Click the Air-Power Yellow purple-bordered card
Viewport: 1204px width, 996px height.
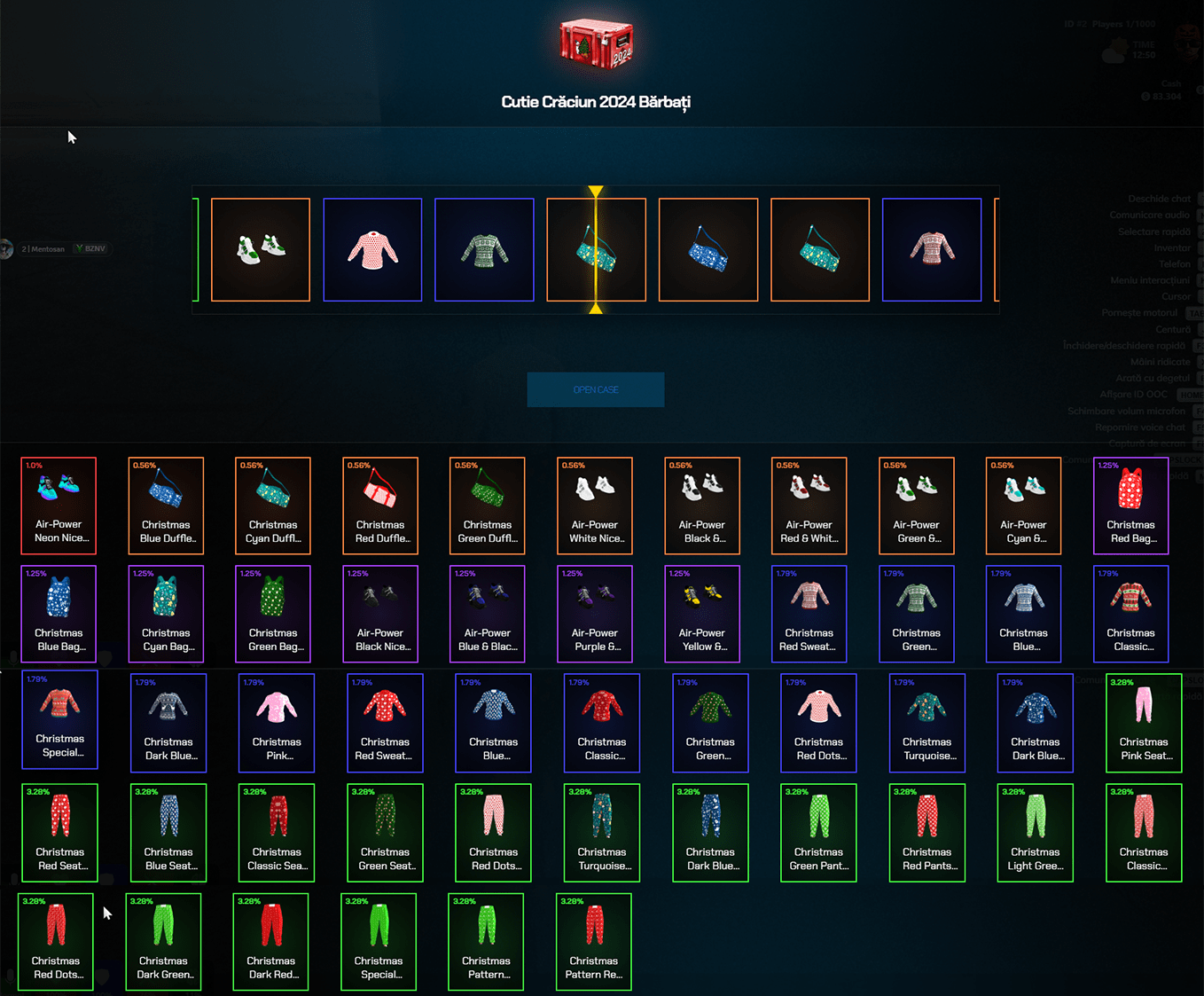click(701, 614)
